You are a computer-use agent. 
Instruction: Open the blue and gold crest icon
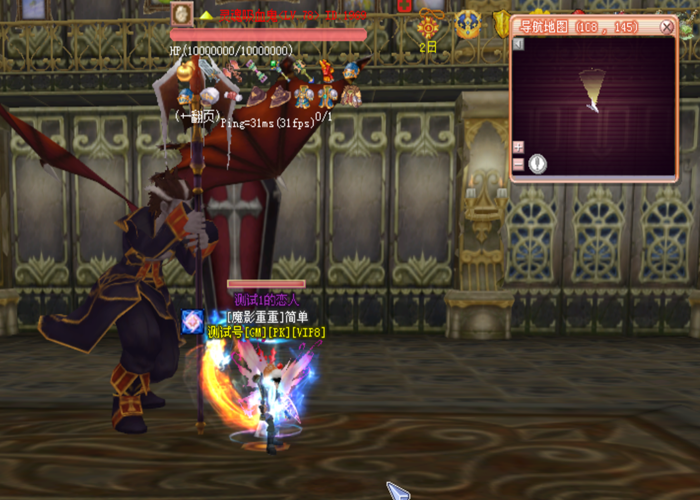pos(467,24)
